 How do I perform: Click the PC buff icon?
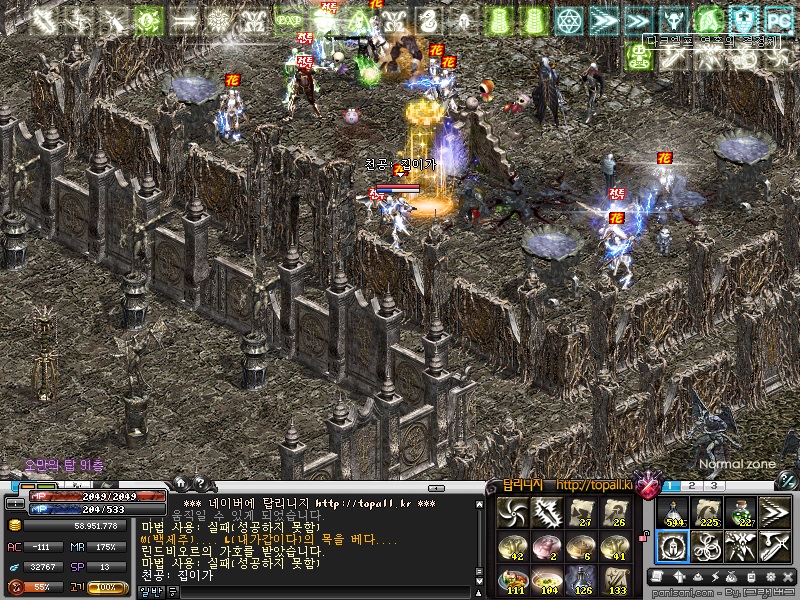click(x=776, y=19)
